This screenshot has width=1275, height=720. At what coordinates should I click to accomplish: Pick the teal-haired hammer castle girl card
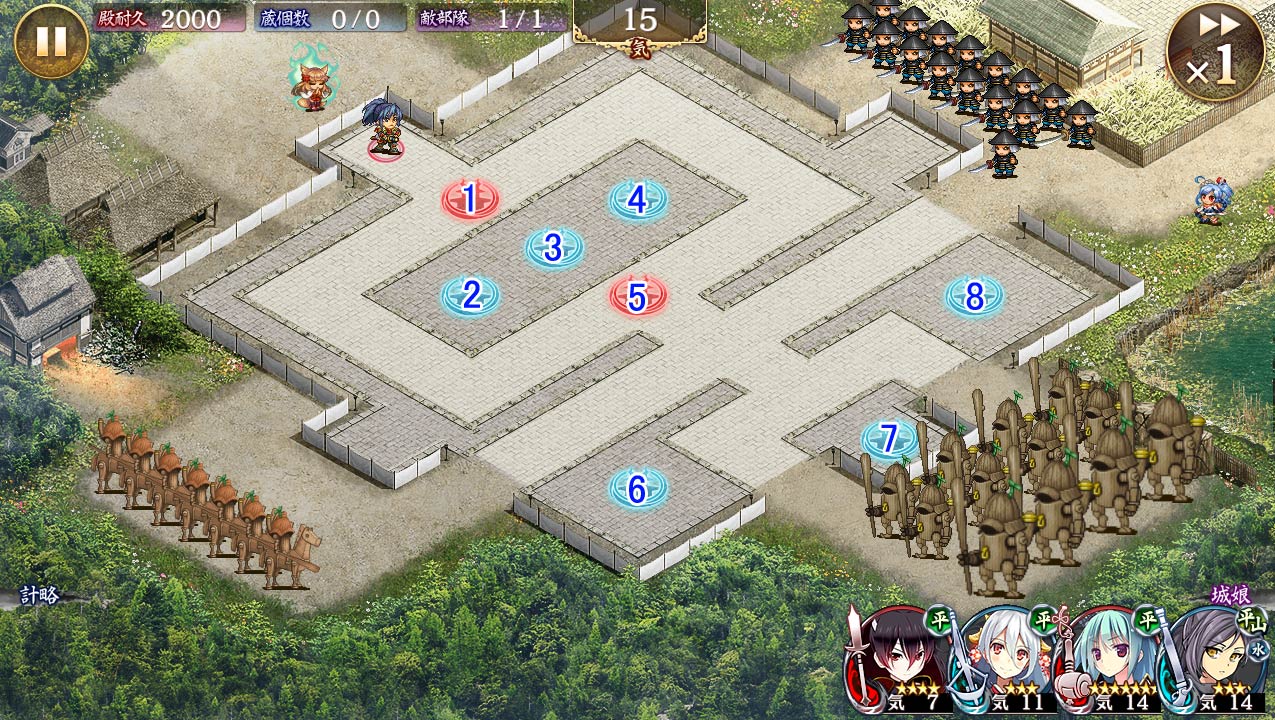click(x=1110, y=660)
